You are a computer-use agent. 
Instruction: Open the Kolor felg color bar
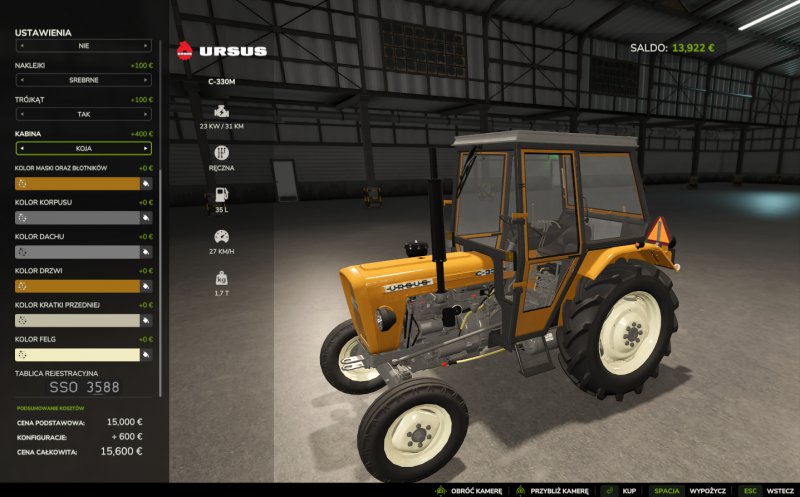pyautogui.click(x=76, y=354)
